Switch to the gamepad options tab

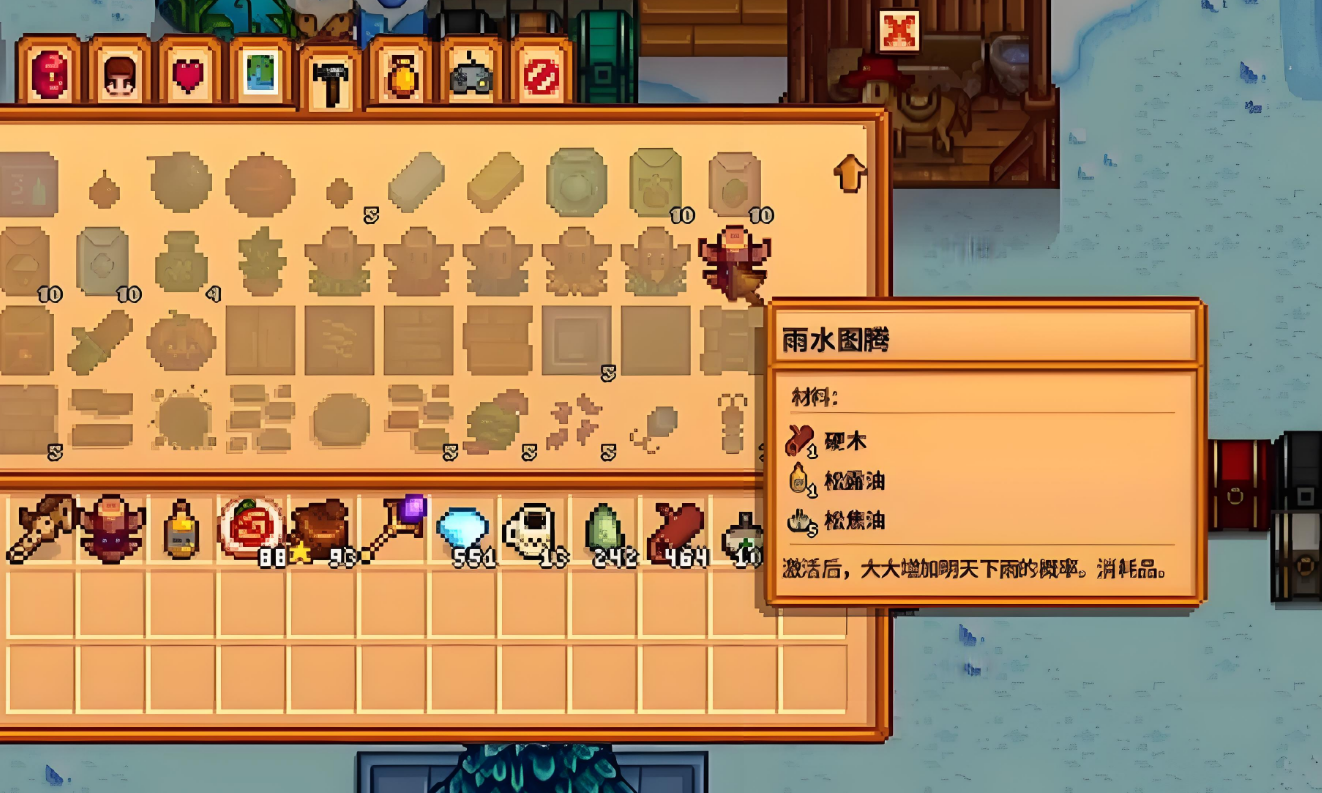[x=470, y=75]
